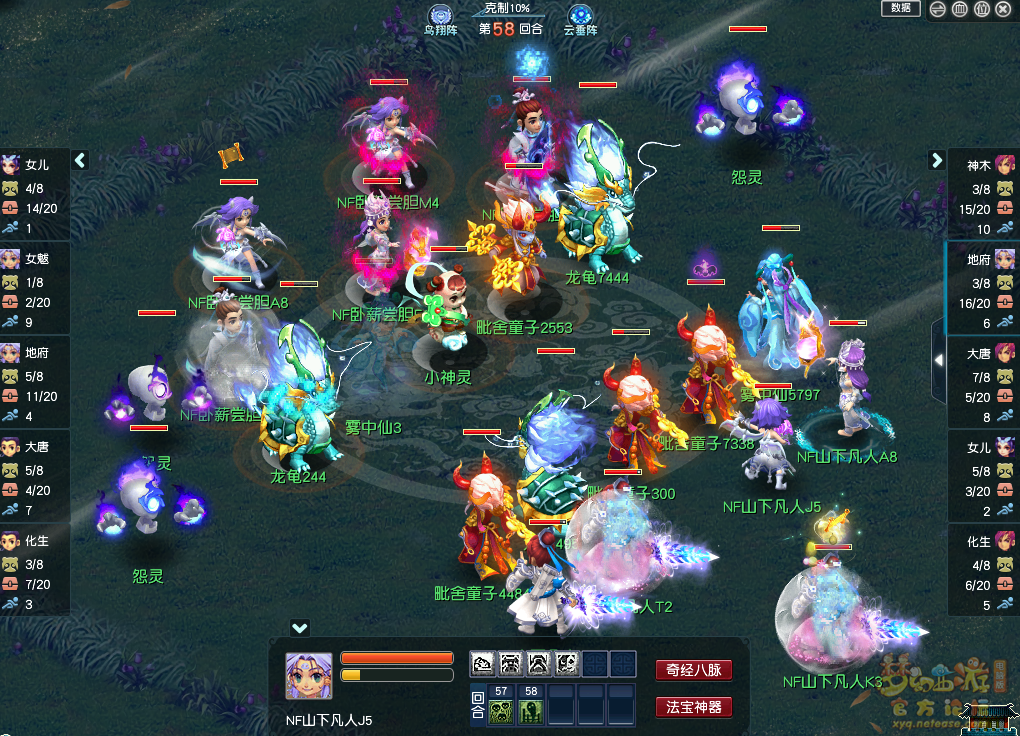Collapse the bottom character panel arrow
The height and width of the screenshot is (736, 1020).
coord(299,628)
